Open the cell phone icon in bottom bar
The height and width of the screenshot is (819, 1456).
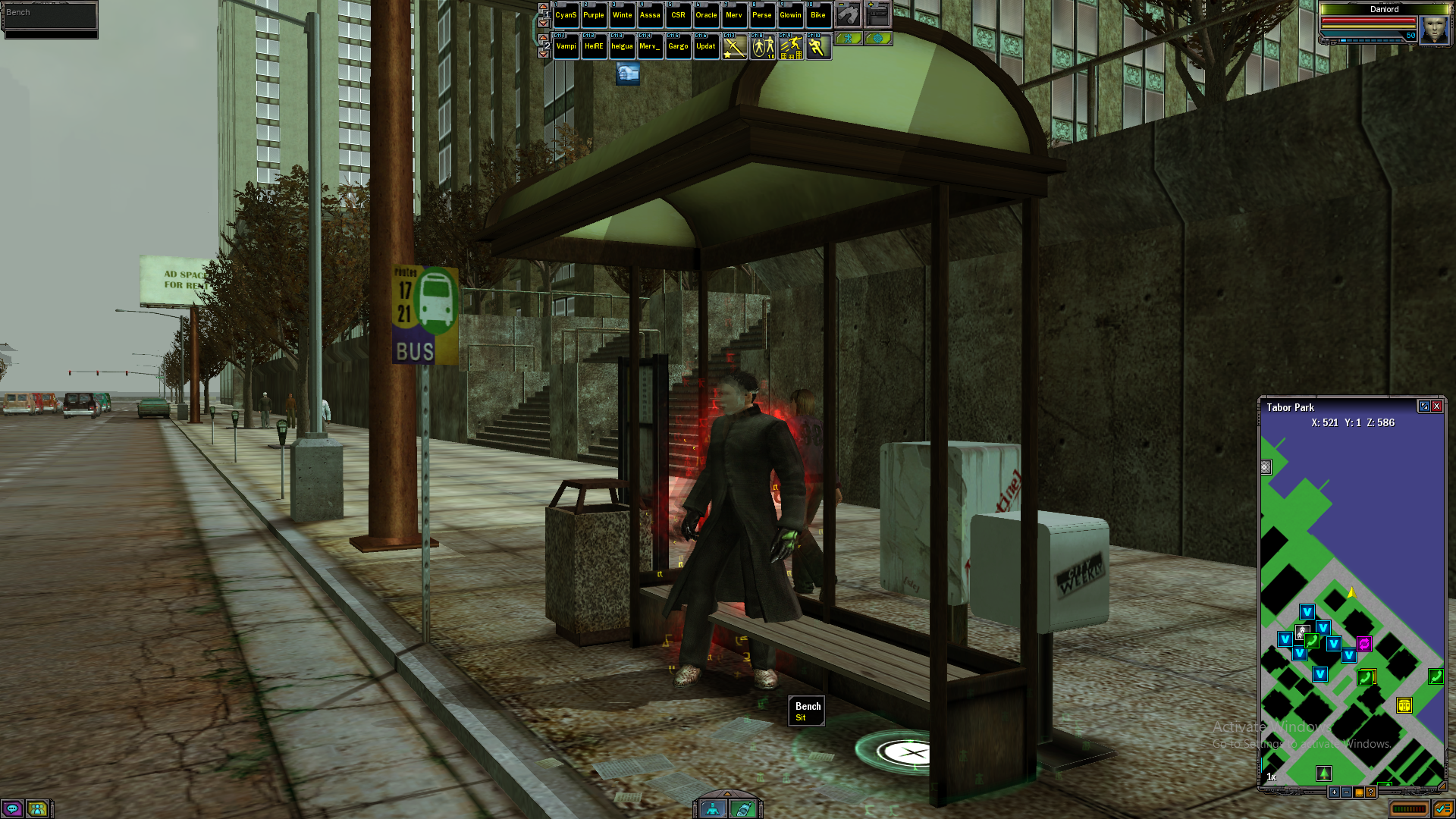tap(742, 809)
